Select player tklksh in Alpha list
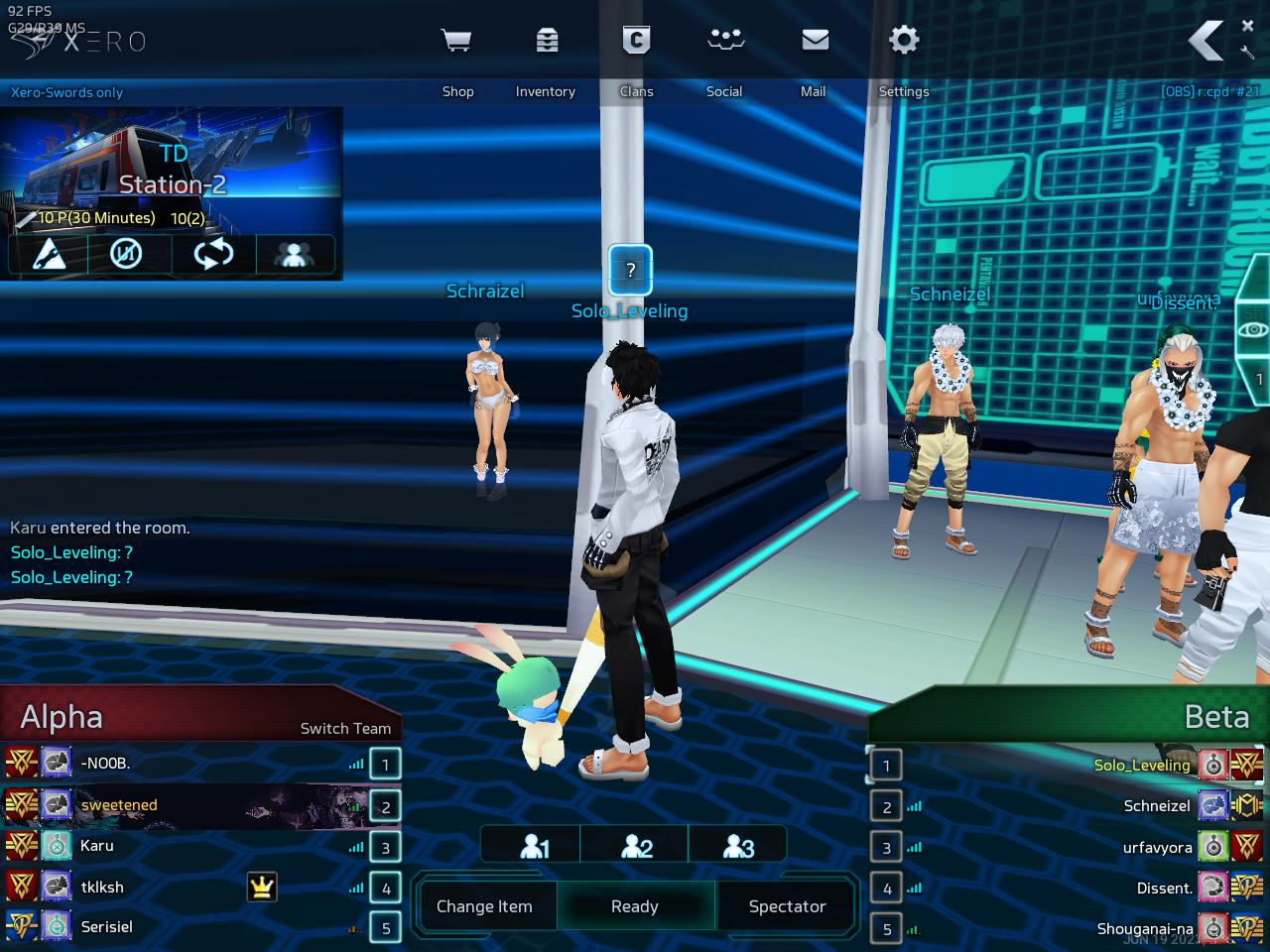Screen dimensions: 1270x952 (x=103, y=888)
